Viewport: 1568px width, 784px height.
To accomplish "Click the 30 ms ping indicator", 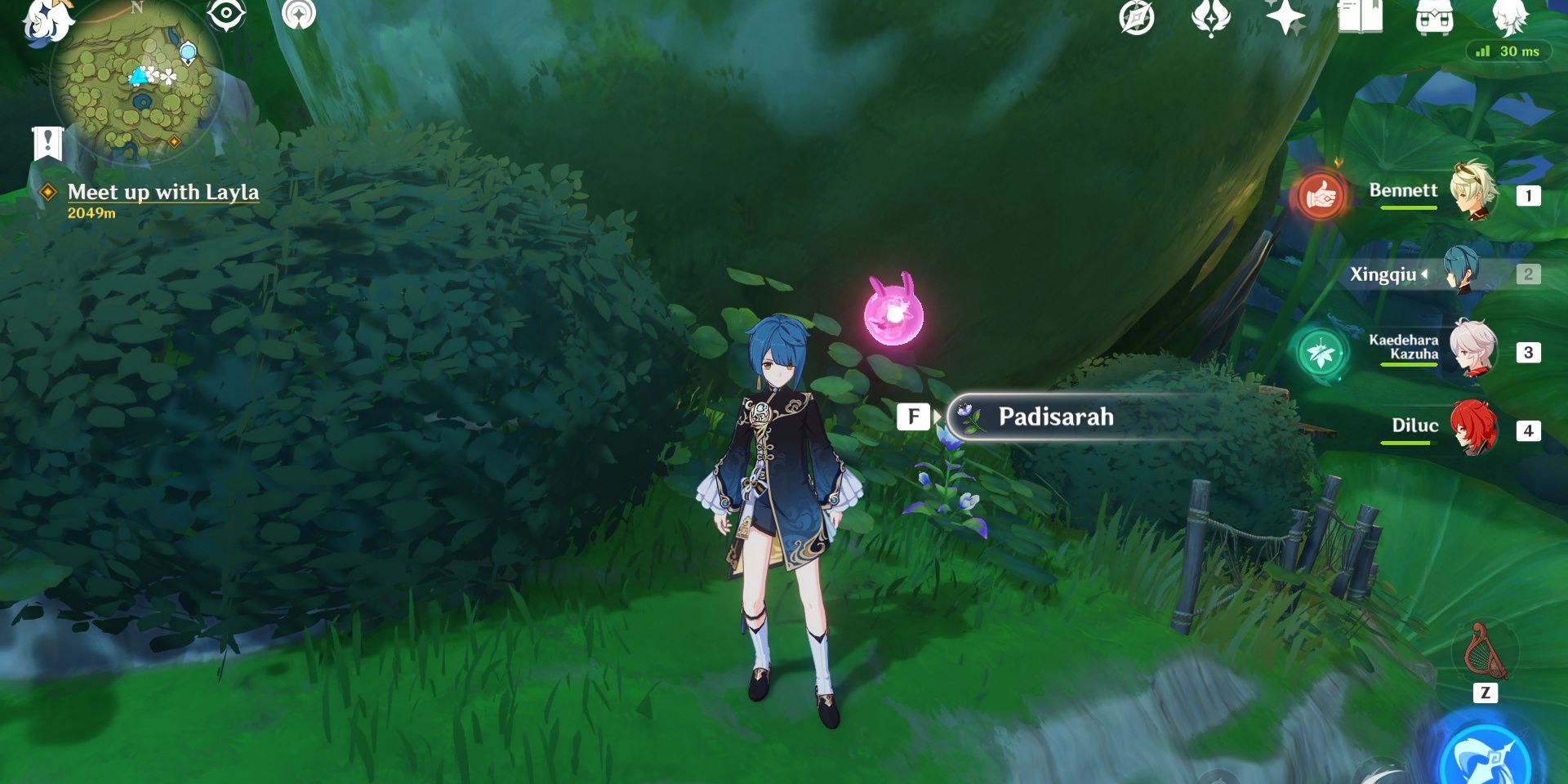I will (1507, 51).
